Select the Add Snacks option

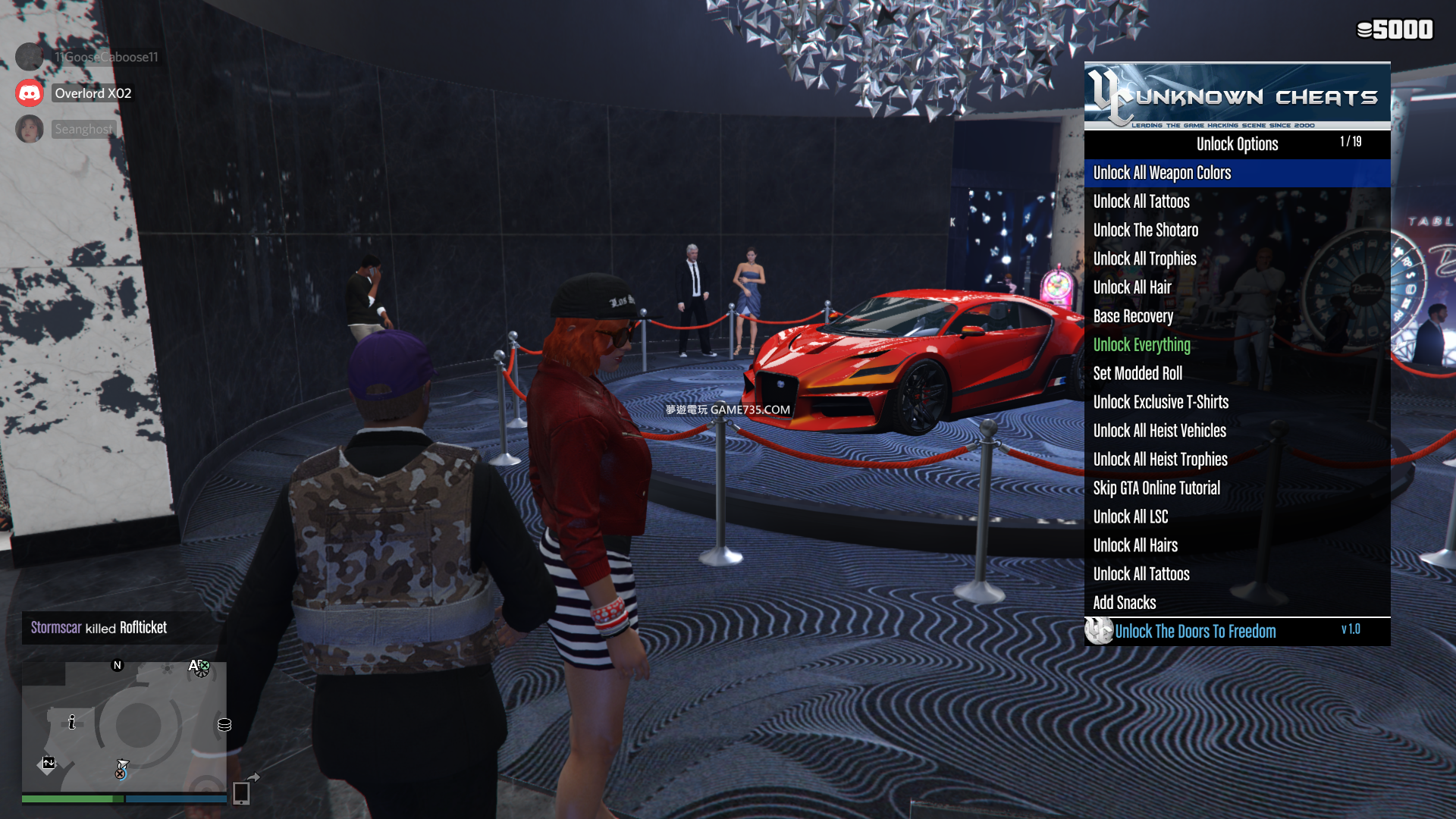(x=1124, y=603)
